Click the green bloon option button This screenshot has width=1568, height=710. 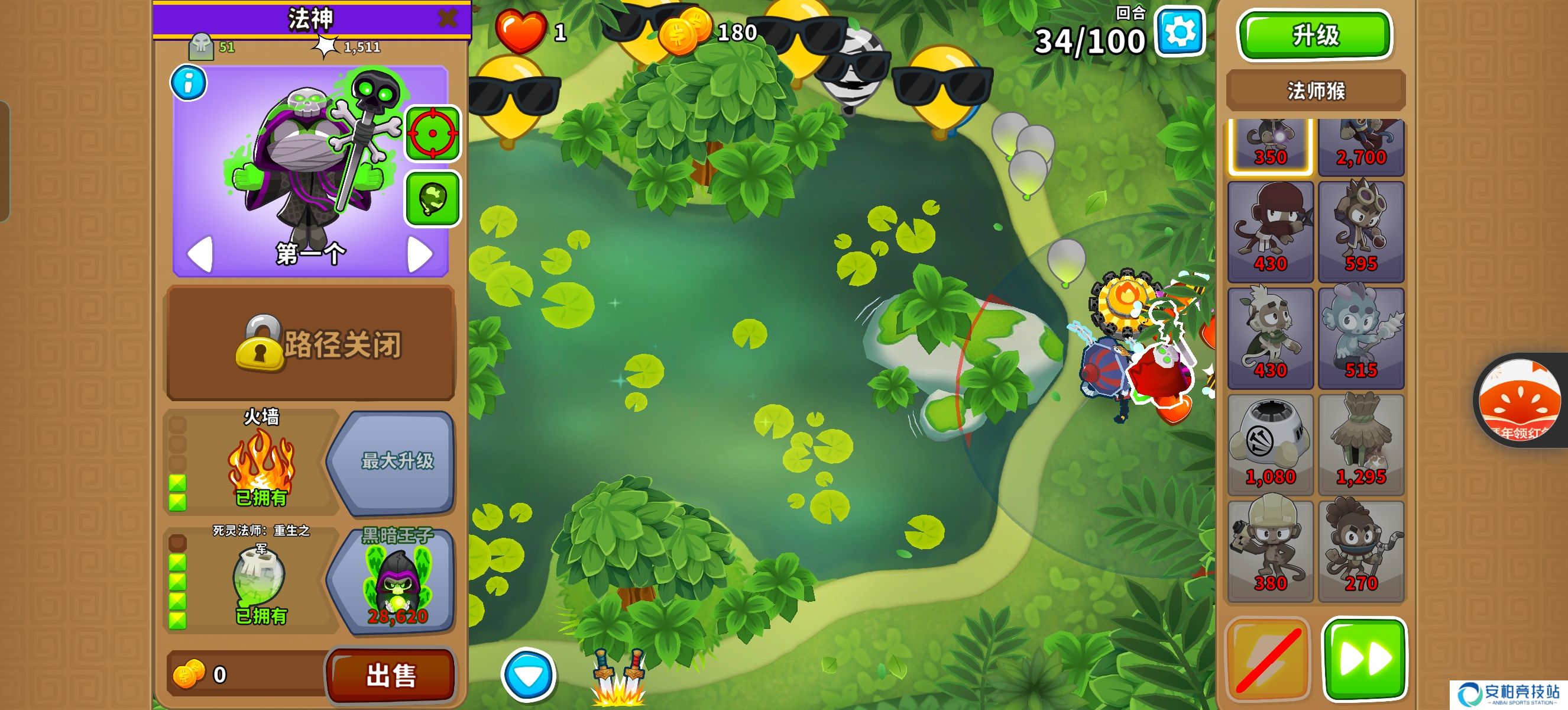tap(432, 199)
